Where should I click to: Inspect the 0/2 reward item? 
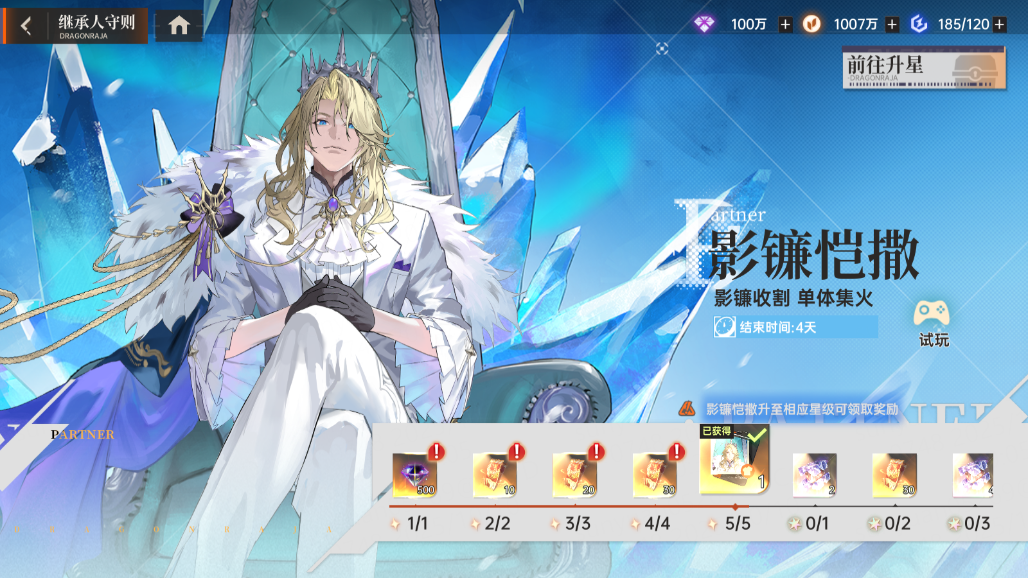pos(894,474)
